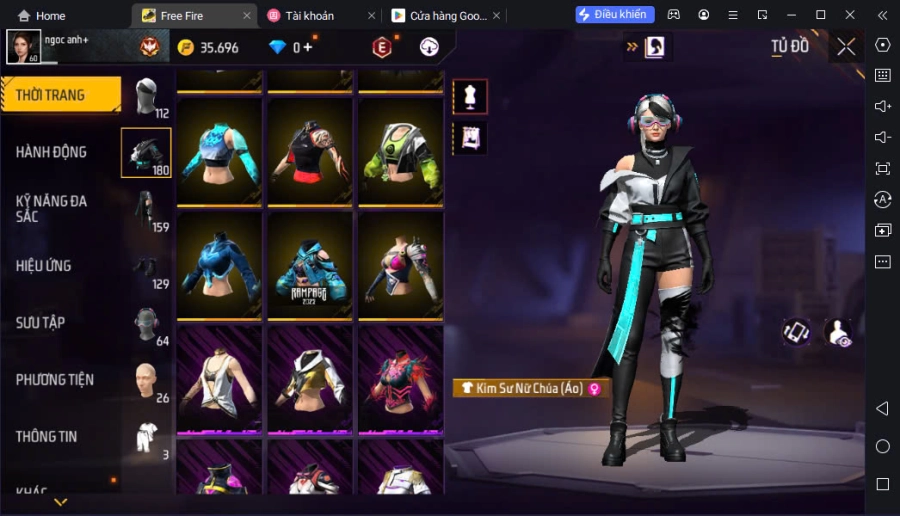Viewport: 900px width, 516px height.
Task: Select the HIỆU ỨNG menu entry
Action: (44, 266)
